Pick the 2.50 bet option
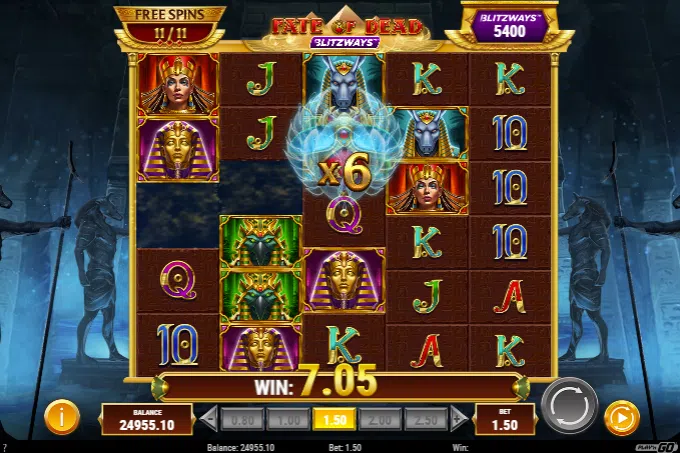680x453 pixels. tap(426, 417)
